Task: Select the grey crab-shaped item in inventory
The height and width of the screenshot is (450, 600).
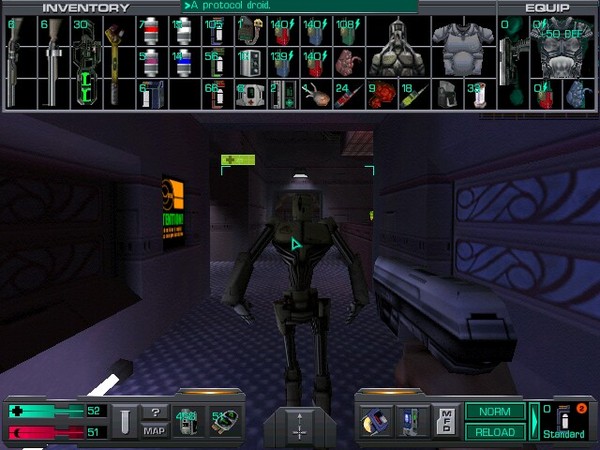Action: (x=392, y=48)
